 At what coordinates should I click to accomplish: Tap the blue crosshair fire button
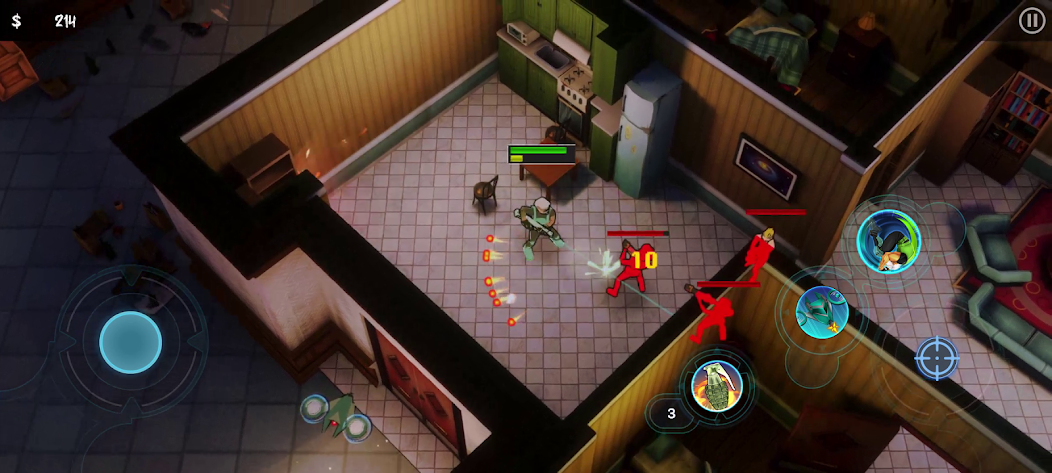click(937, 358)
